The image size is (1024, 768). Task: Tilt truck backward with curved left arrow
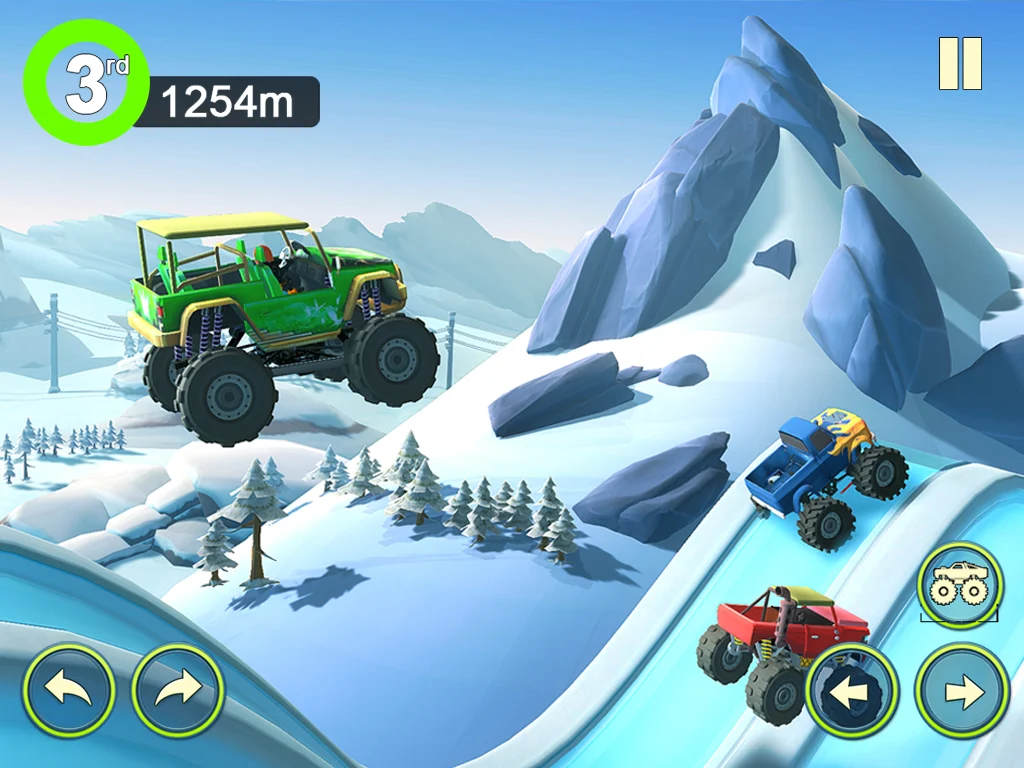click(x=70, y=690)
